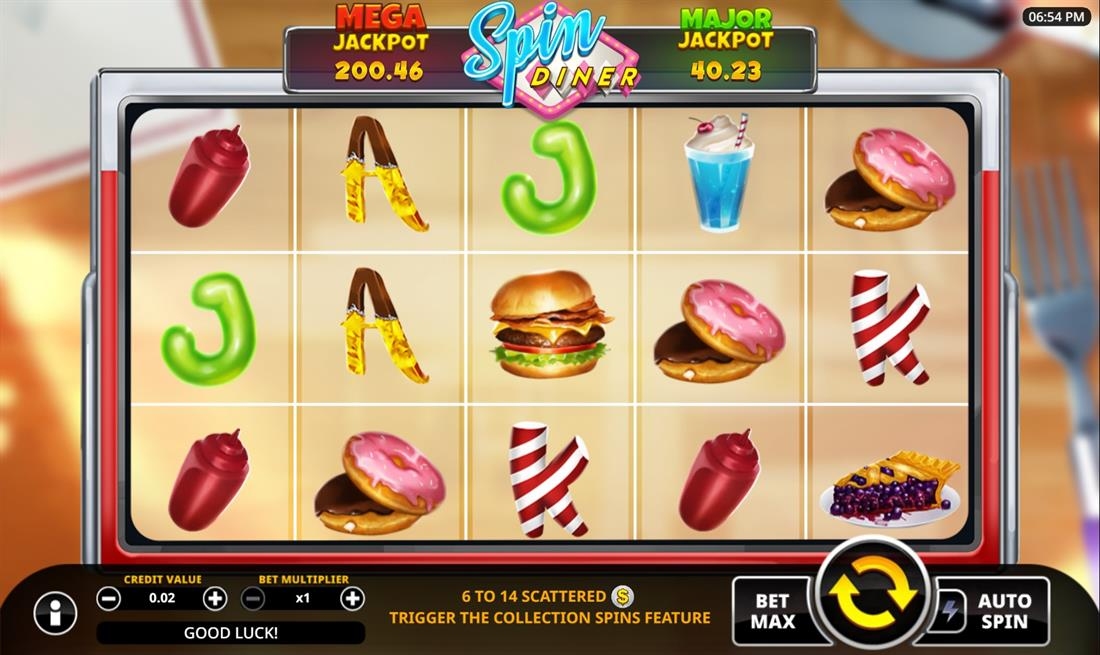
Task: Decrease the credit value
Action: (x=109, y=599)
